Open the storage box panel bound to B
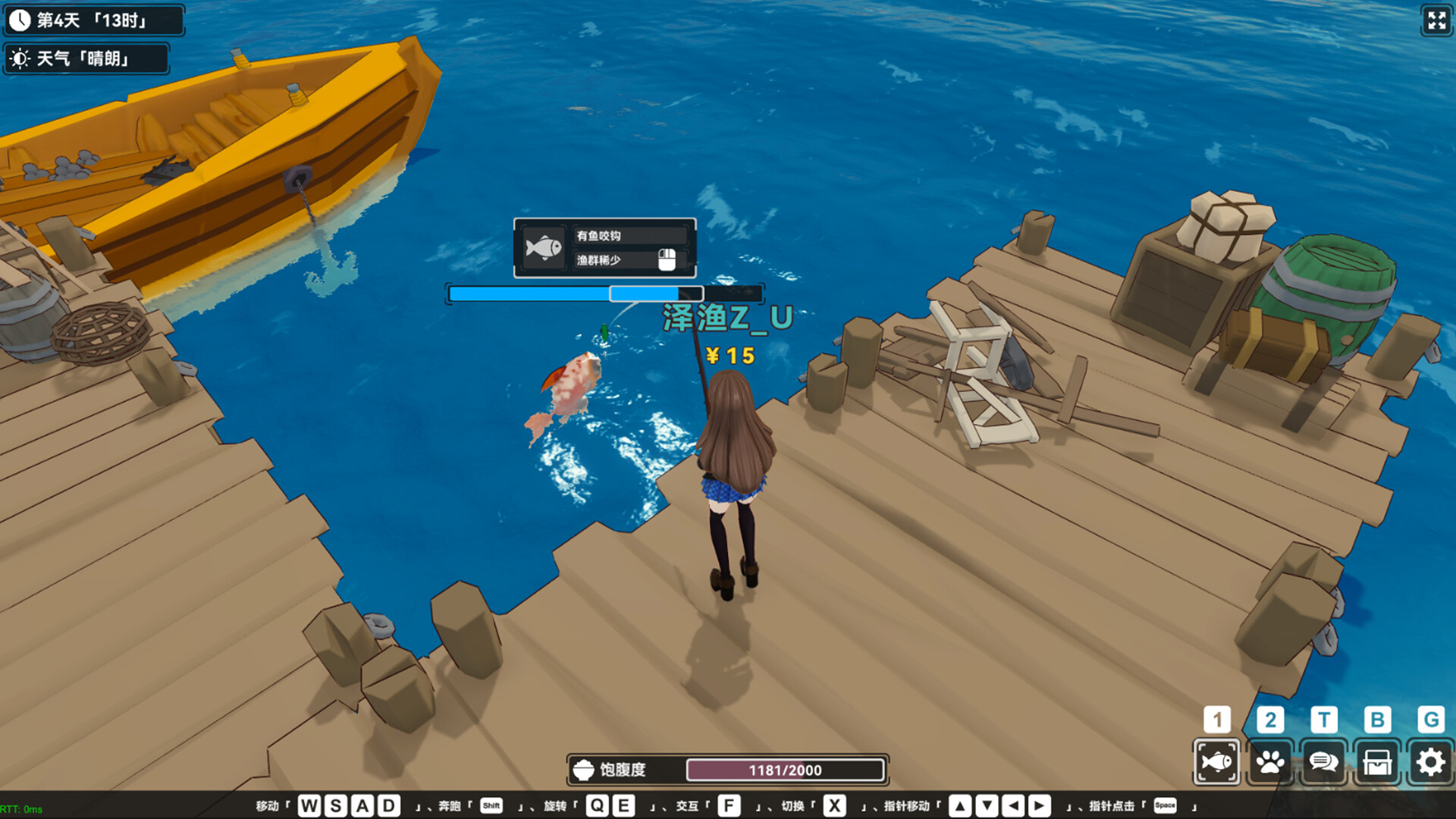This screenshot has width=1456, height=819. pyautogui.click(x=1376, y=761)
